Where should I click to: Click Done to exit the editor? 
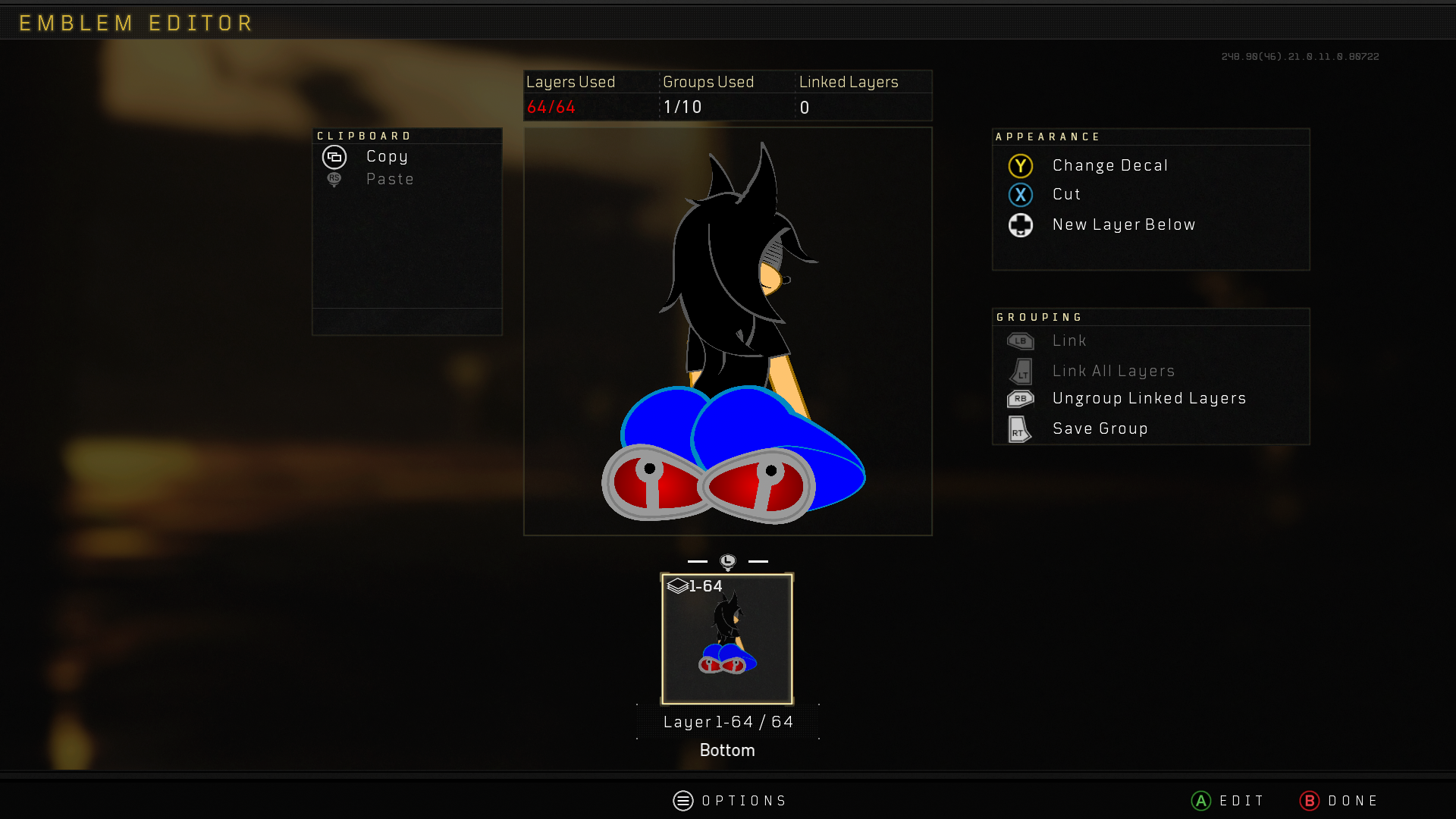pos(1339,801)
